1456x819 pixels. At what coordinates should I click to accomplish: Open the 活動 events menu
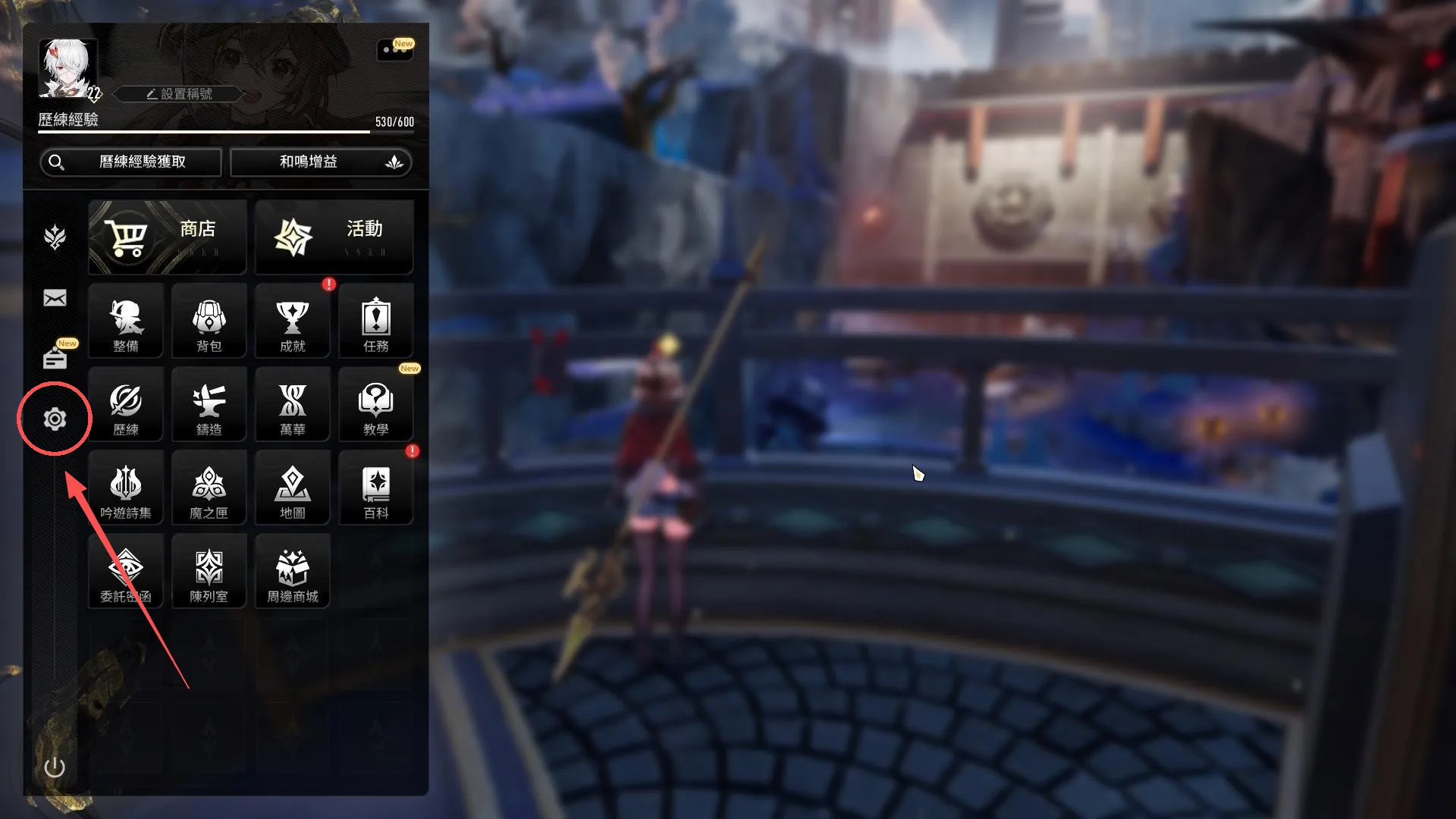pyautogui.click(x=334, y=237)
